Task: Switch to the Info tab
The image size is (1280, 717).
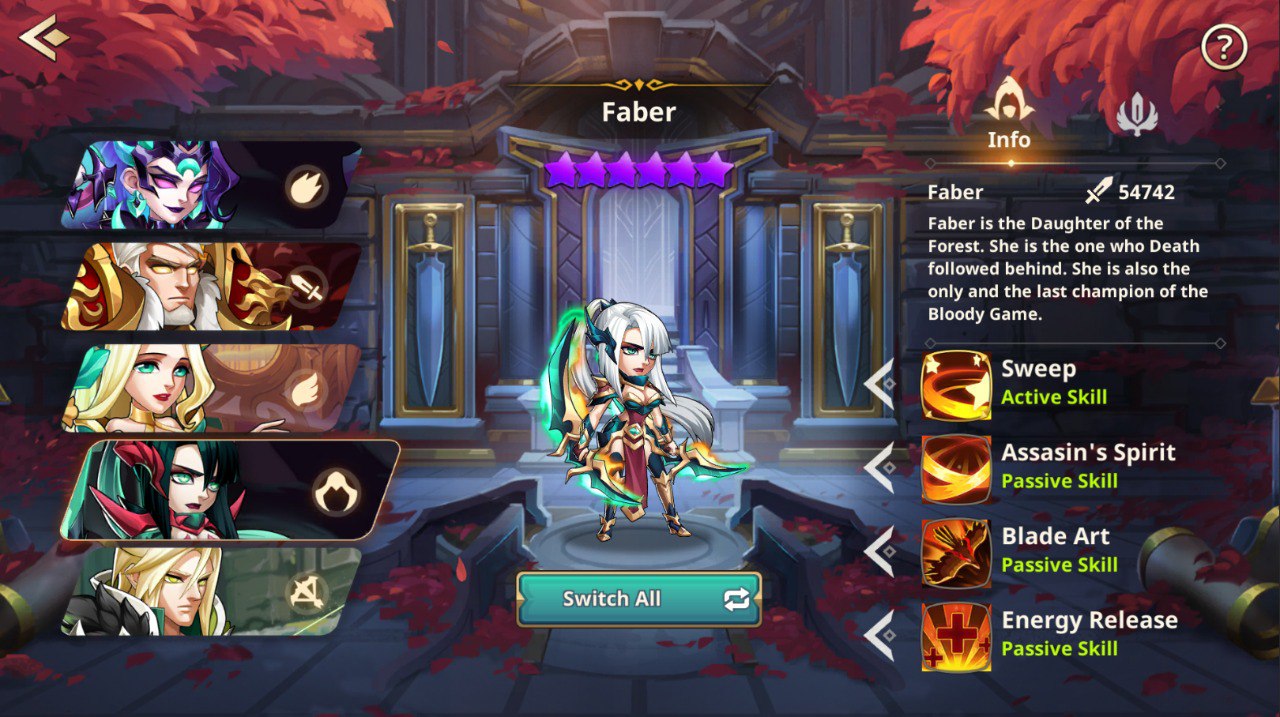Action: pos(1008,113)
